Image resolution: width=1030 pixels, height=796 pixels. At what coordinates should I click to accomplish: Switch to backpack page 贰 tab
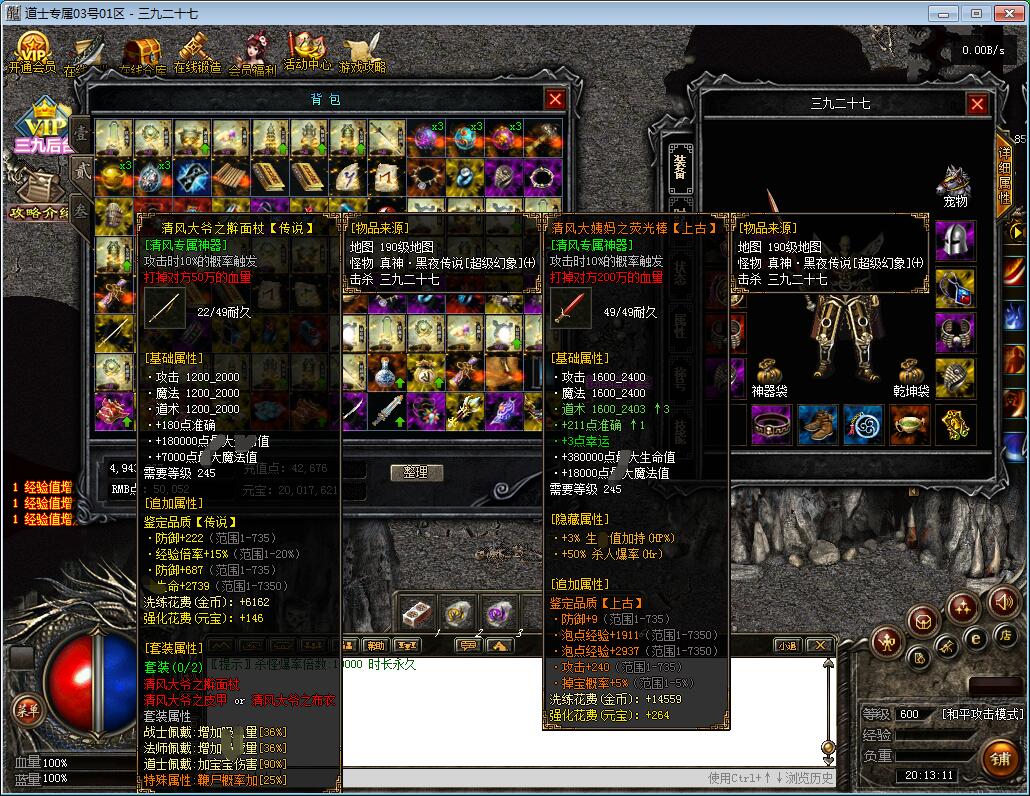point(79,172)
